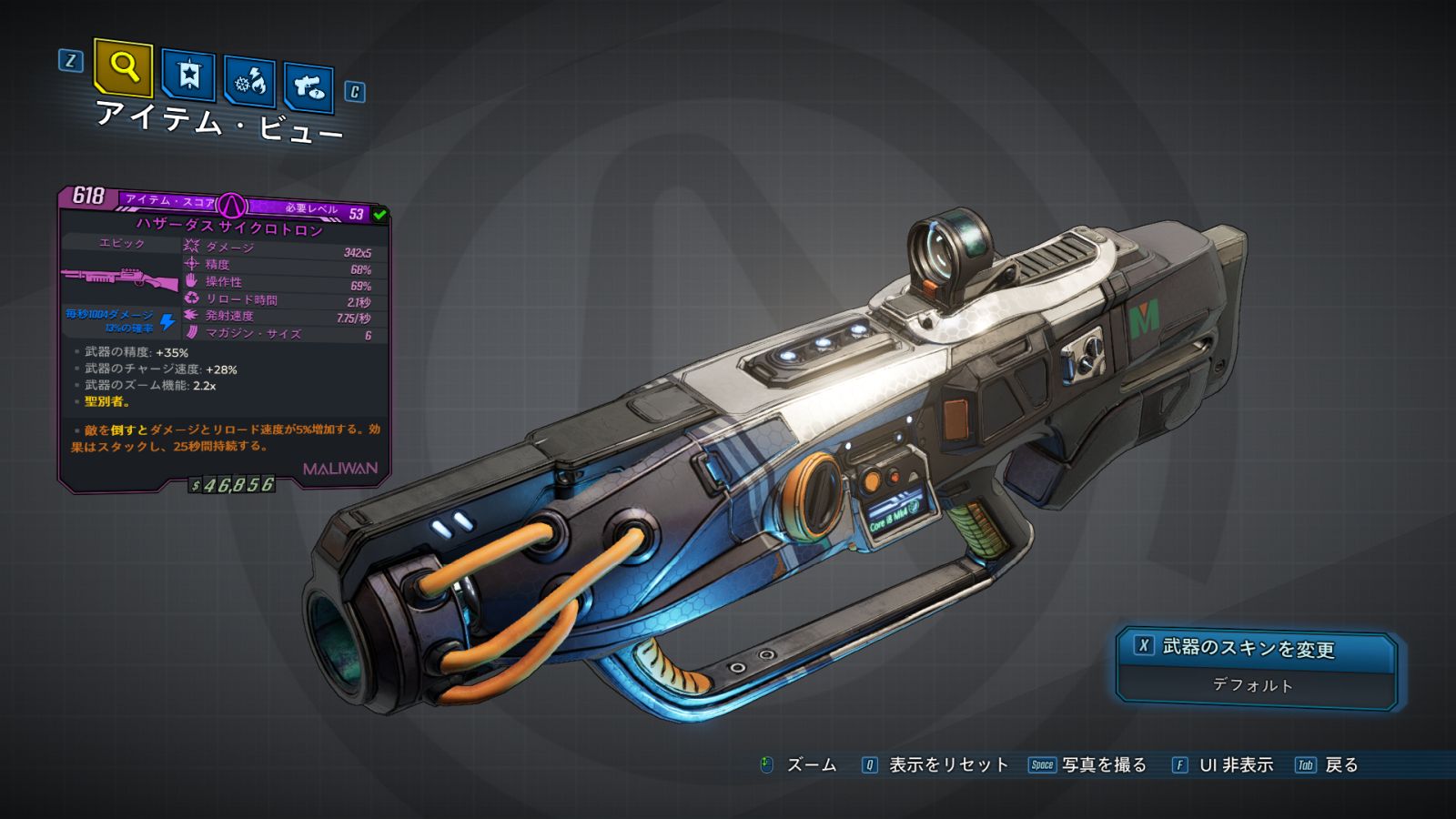This screenshot has height=819, width=1456.
Task: Change the weapon skin
Action: click(1256, 648)
